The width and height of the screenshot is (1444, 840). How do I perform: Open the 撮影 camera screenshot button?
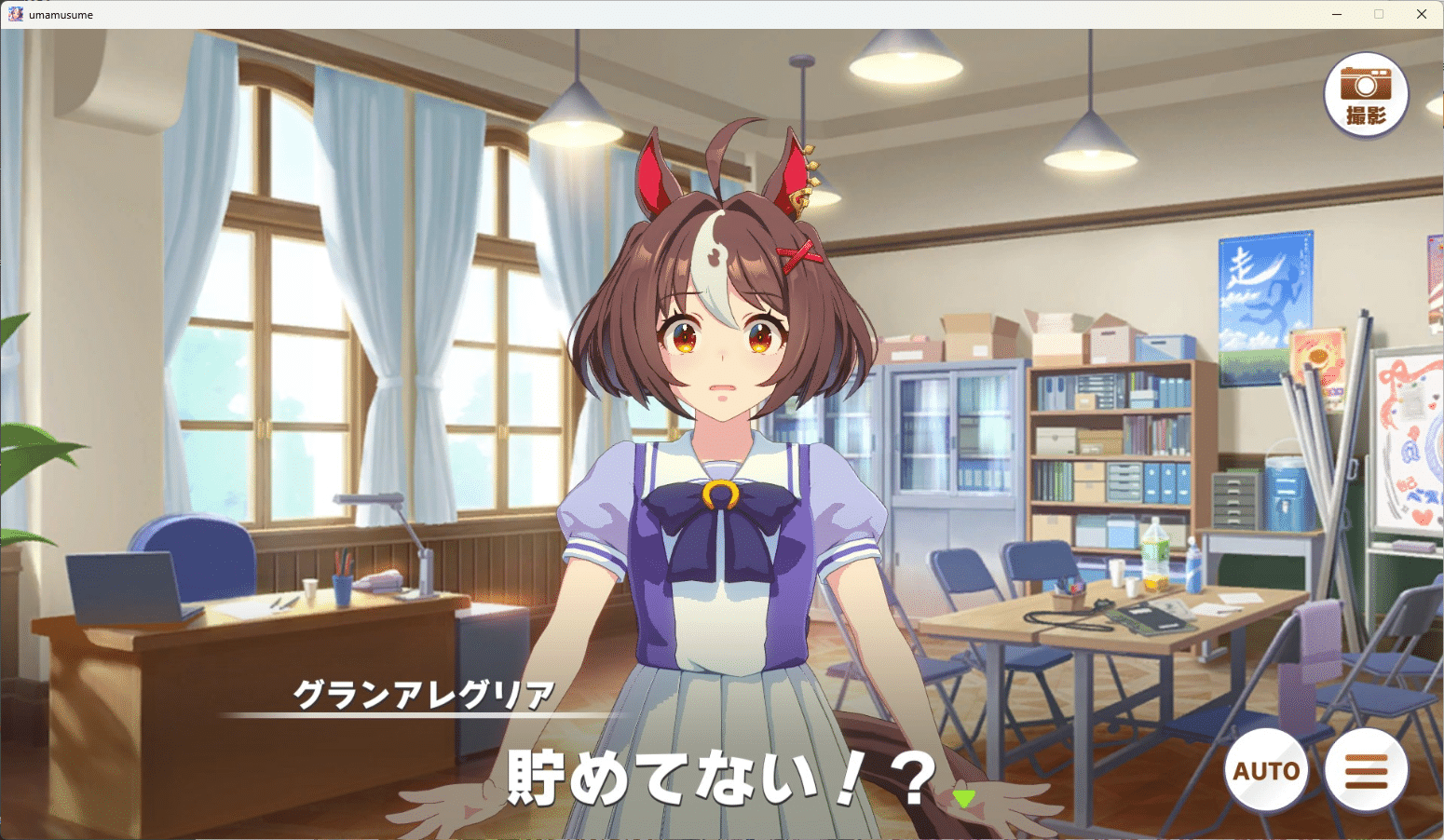coord(1366,95)
